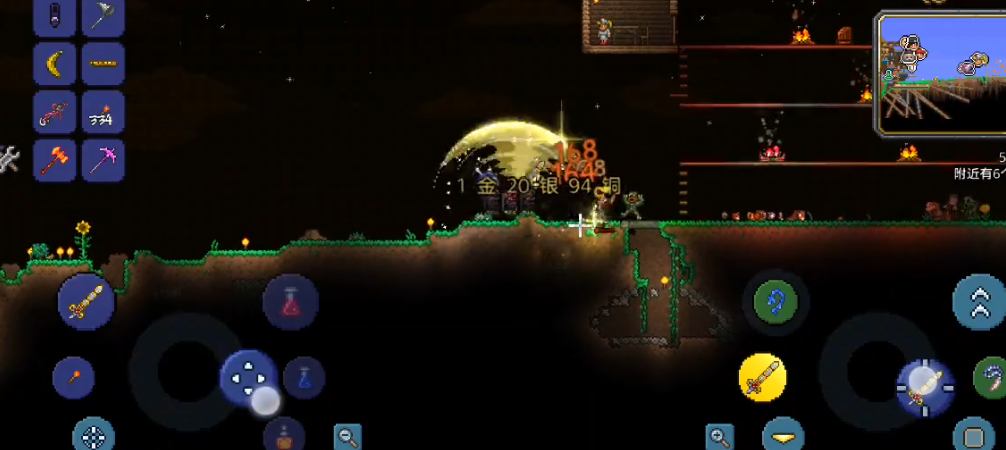Select the yellow flute-like bar hotbar slot

coord(103,64)
